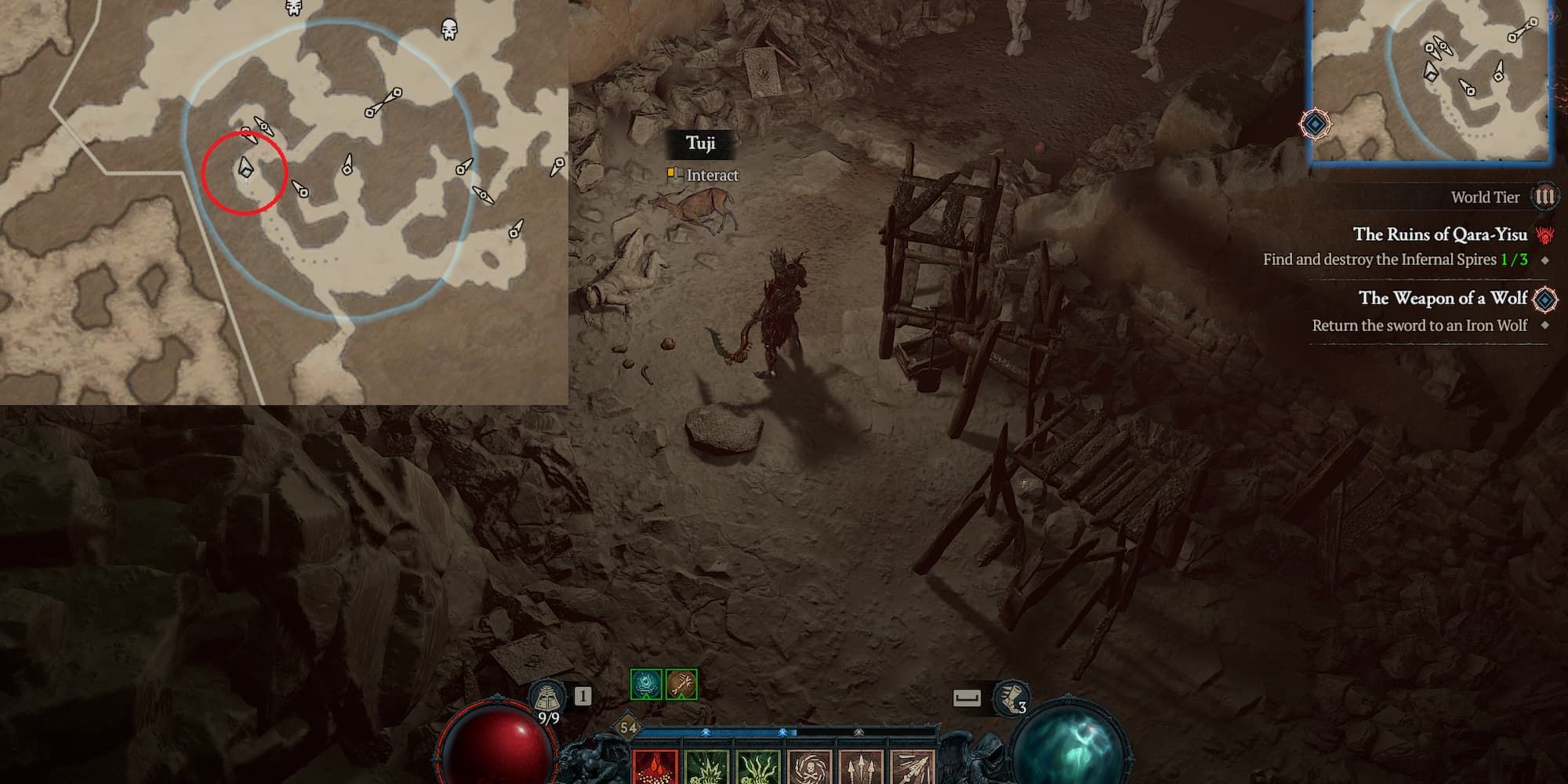Click the red icon beside The Ruins of Qara-Yisu
The image size is (1568, 784).
click(1544, 236)
